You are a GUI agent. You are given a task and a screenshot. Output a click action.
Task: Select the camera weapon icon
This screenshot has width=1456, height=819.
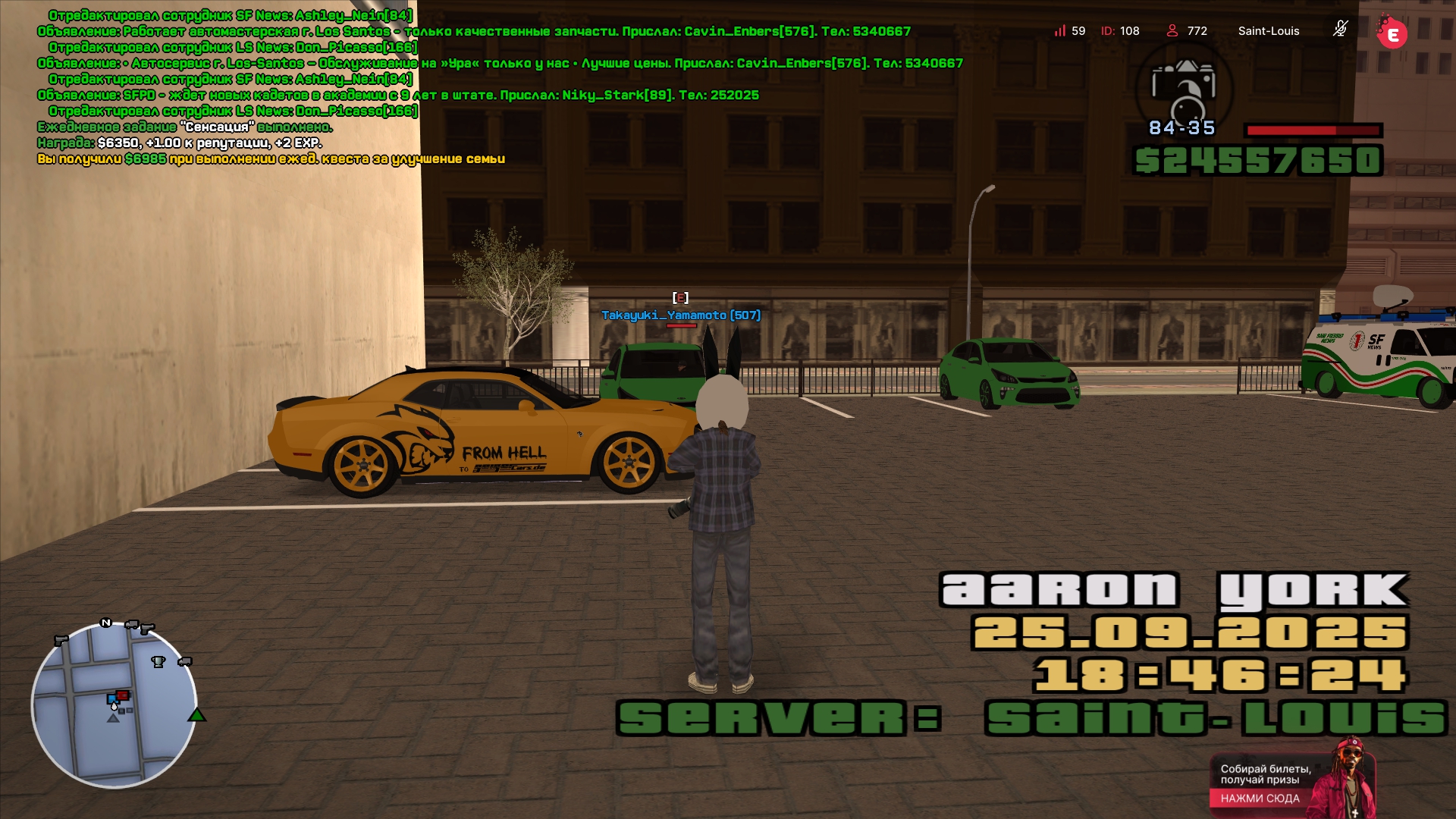(1182, 87)
